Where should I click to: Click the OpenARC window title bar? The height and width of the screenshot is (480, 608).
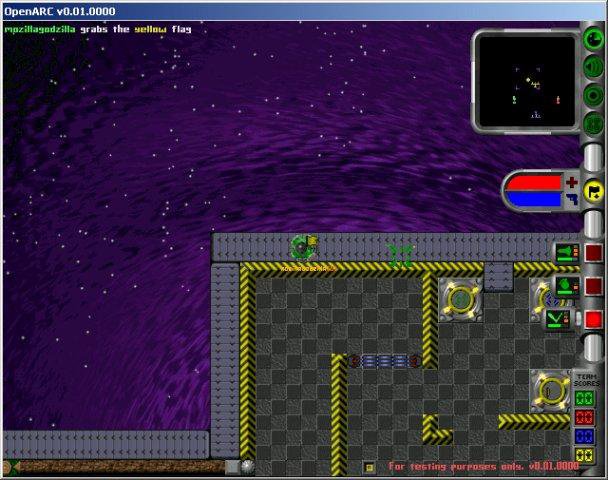point(300,10)
